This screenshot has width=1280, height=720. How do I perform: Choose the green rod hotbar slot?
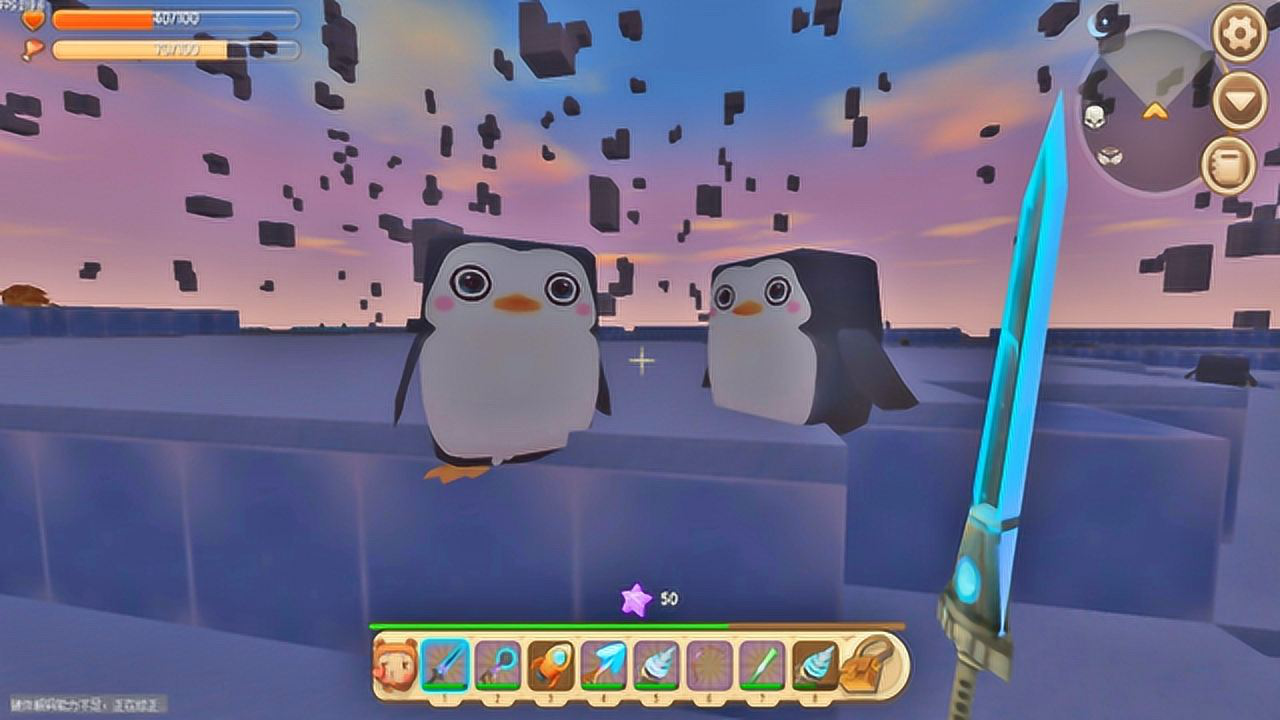pyautogui.click(x=763, y=665)
